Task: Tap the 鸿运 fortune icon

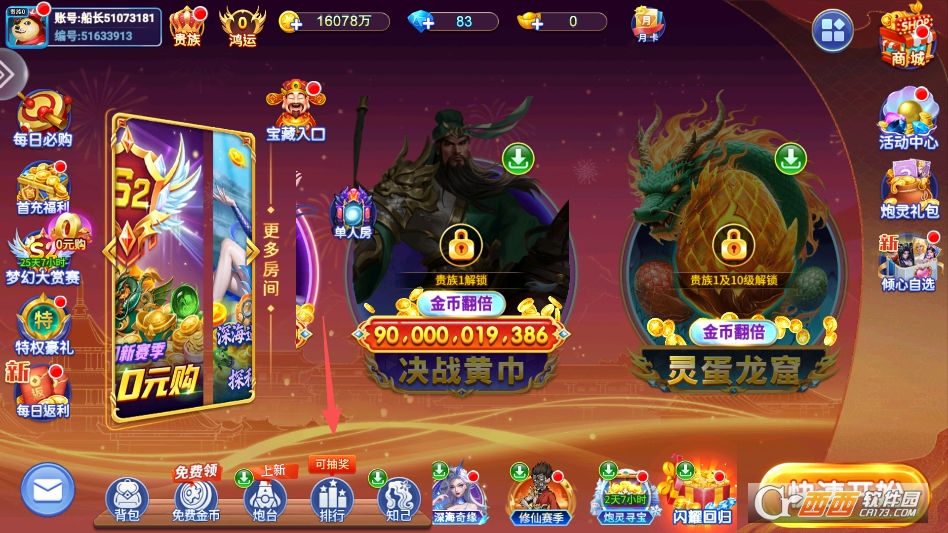Action: click(x=243, y=26)
